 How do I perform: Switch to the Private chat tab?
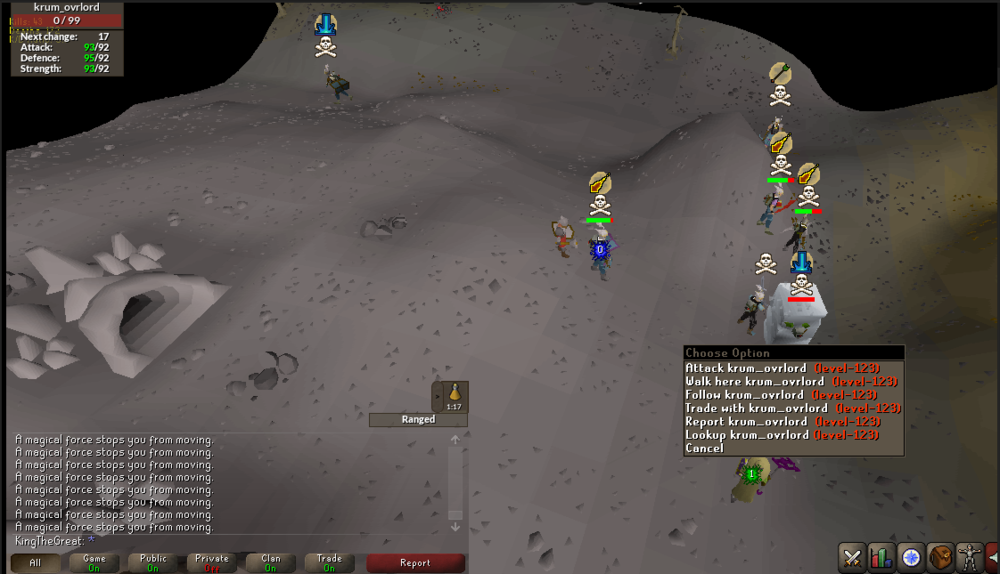point(212,563)
